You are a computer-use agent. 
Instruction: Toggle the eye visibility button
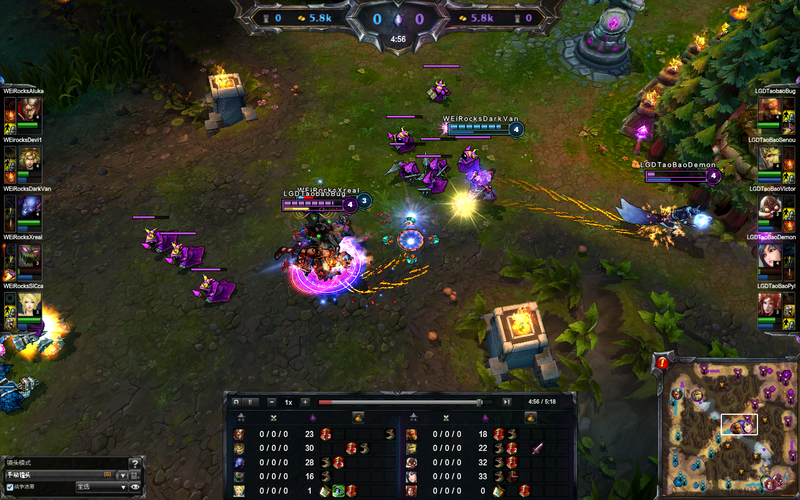pyautogui.click(x=135, y=487)
